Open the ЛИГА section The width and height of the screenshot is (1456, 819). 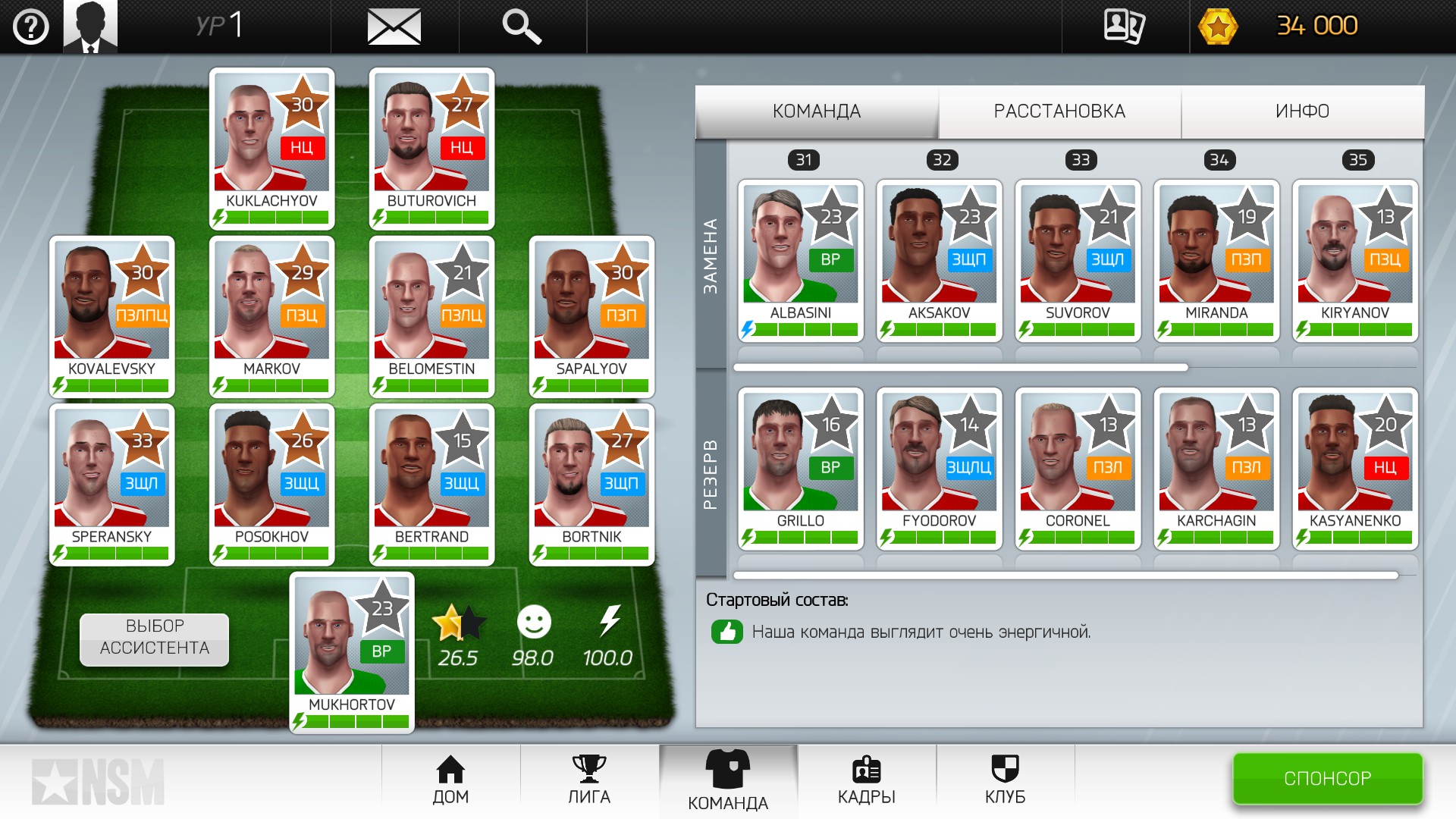(589, 781)
